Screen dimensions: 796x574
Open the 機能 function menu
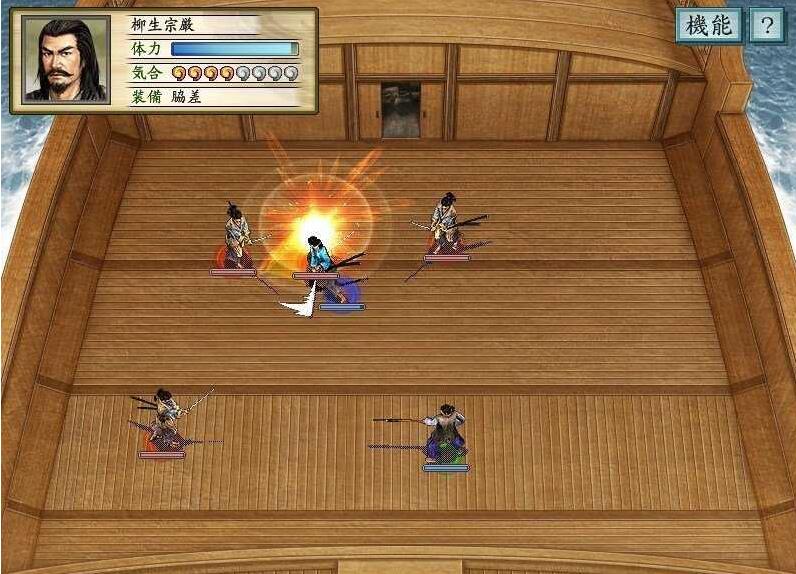tap(708, 26)
